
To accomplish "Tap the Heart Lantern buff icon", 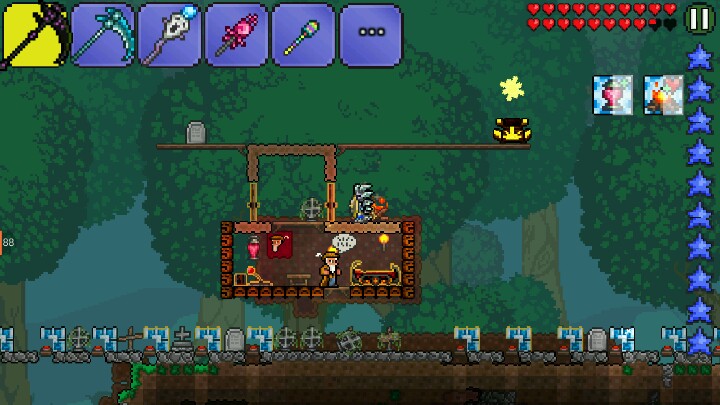I will pyautogui.click(x=612, y=95).
